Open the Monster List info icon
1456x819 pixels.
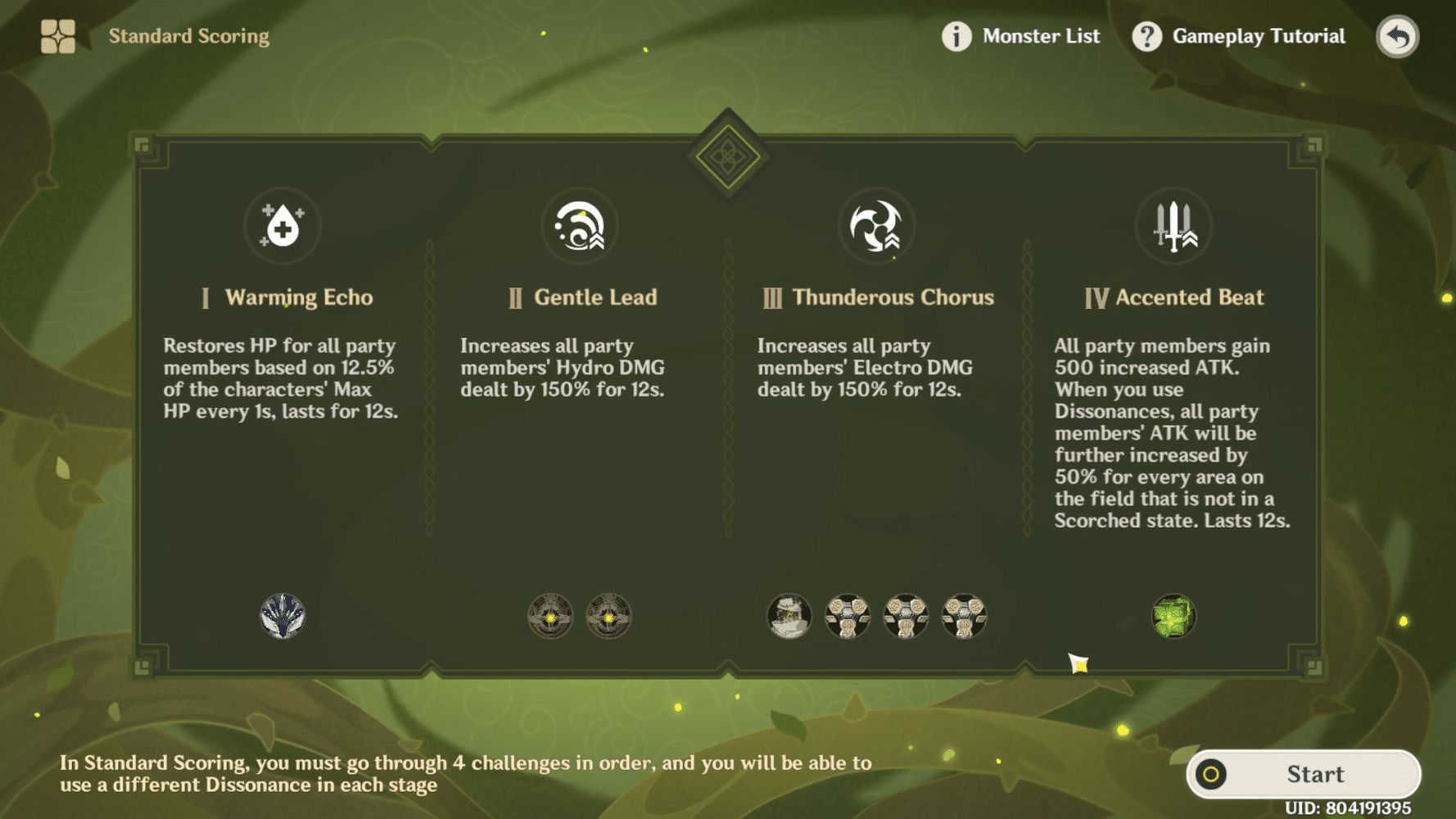(x=955, y=36)
